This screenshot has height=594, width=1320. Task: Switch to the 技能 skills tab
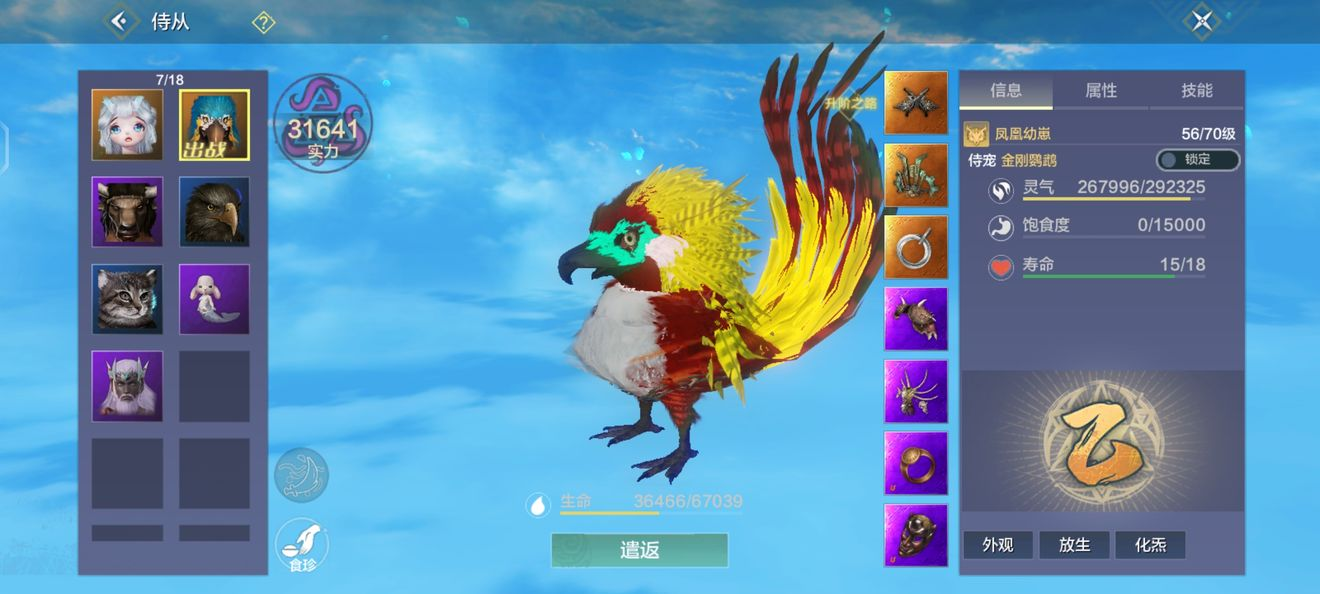(1196, 91)
